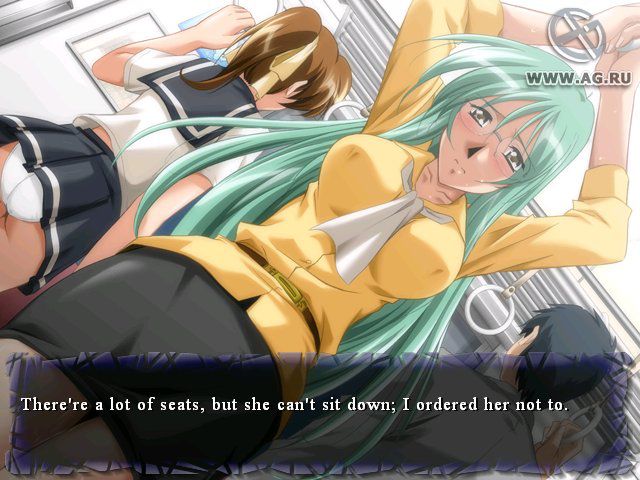Image resolution: width=640 pixels, height=480 pixels.
Task: Click the dialogue text box to continue
Action: pos(320,408)
